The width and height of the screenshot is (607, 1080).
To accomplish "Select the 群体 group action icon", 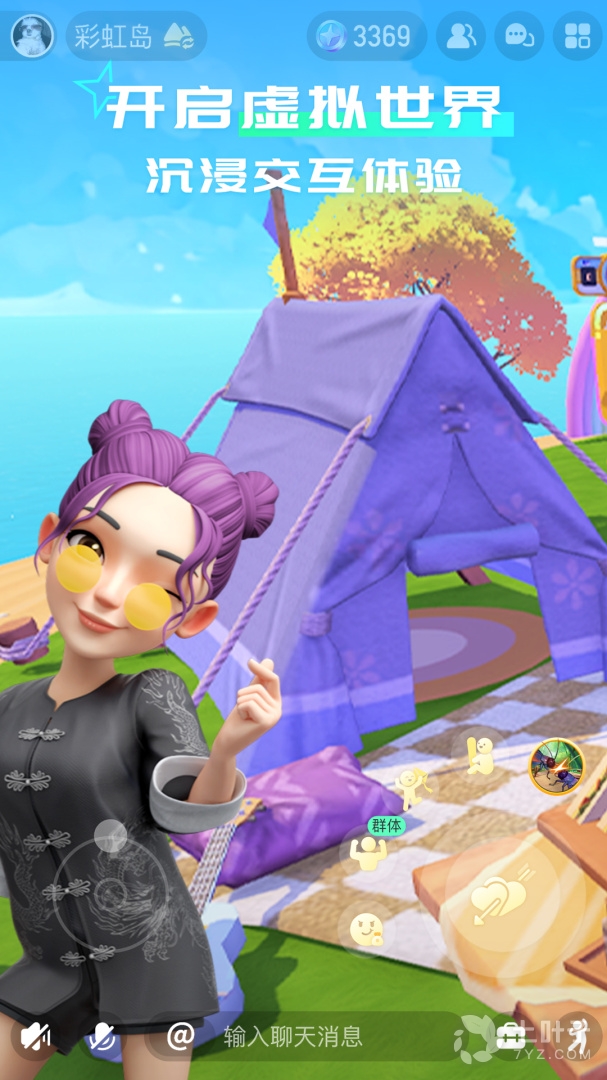I will 367,851.
